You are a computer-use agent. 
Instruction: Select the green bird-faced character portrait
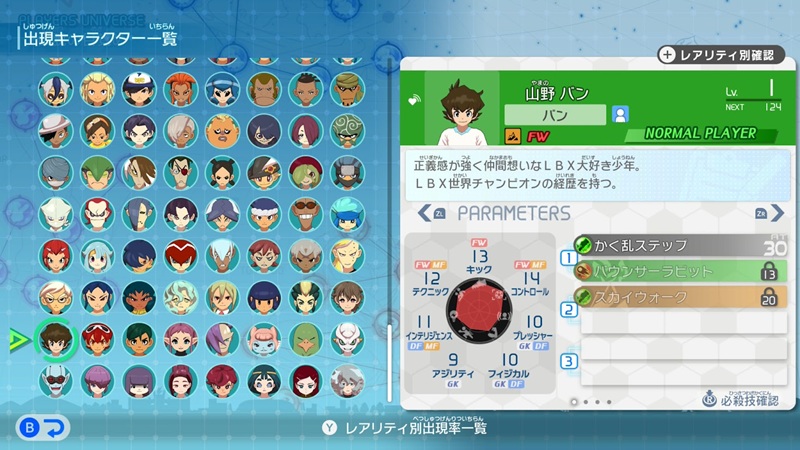coord(306,339)
